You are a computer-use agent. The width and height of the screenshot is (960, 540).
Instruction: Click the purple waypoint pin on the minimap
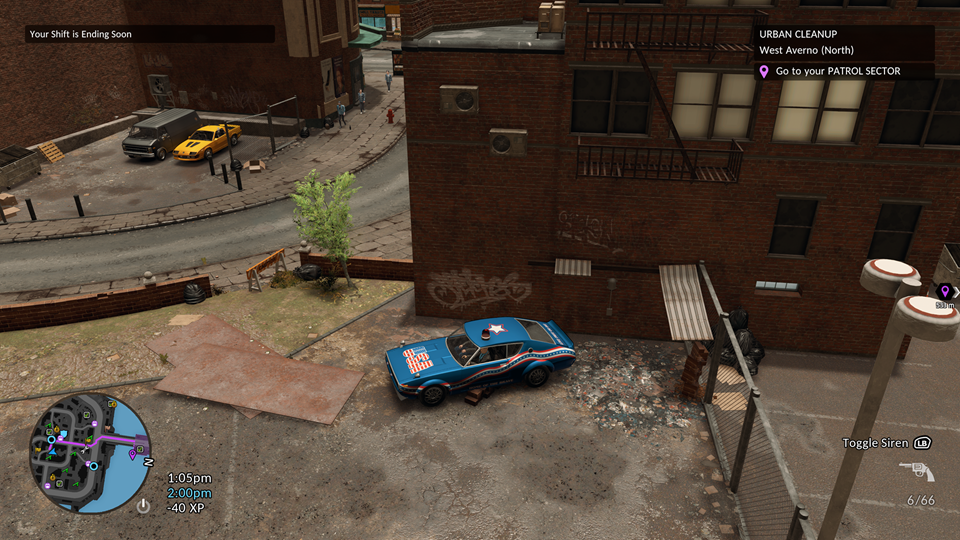coord(133,455)
